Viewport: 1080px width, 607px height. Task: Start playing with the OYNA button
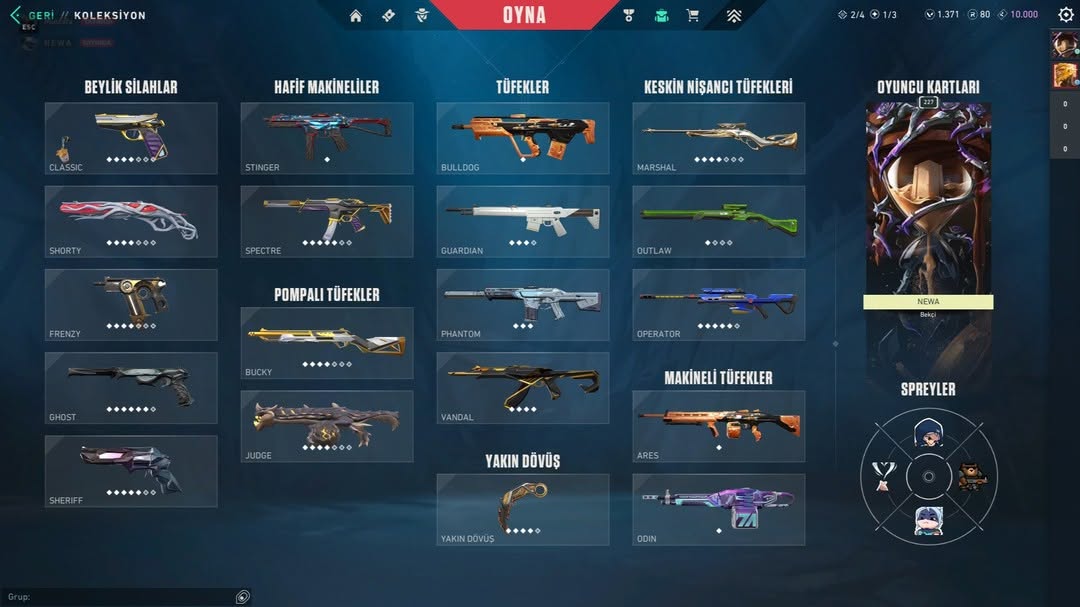tap(524, 15)
